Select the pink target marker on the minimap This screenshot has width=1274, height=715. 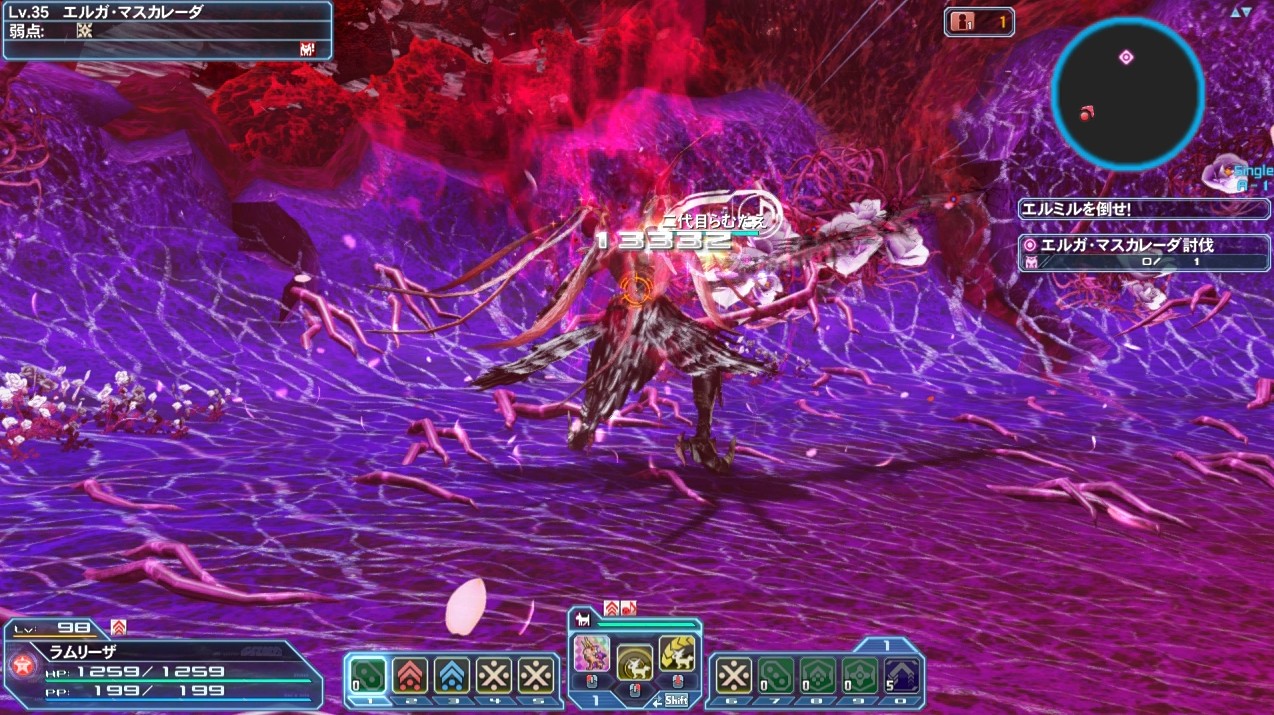1126,57
